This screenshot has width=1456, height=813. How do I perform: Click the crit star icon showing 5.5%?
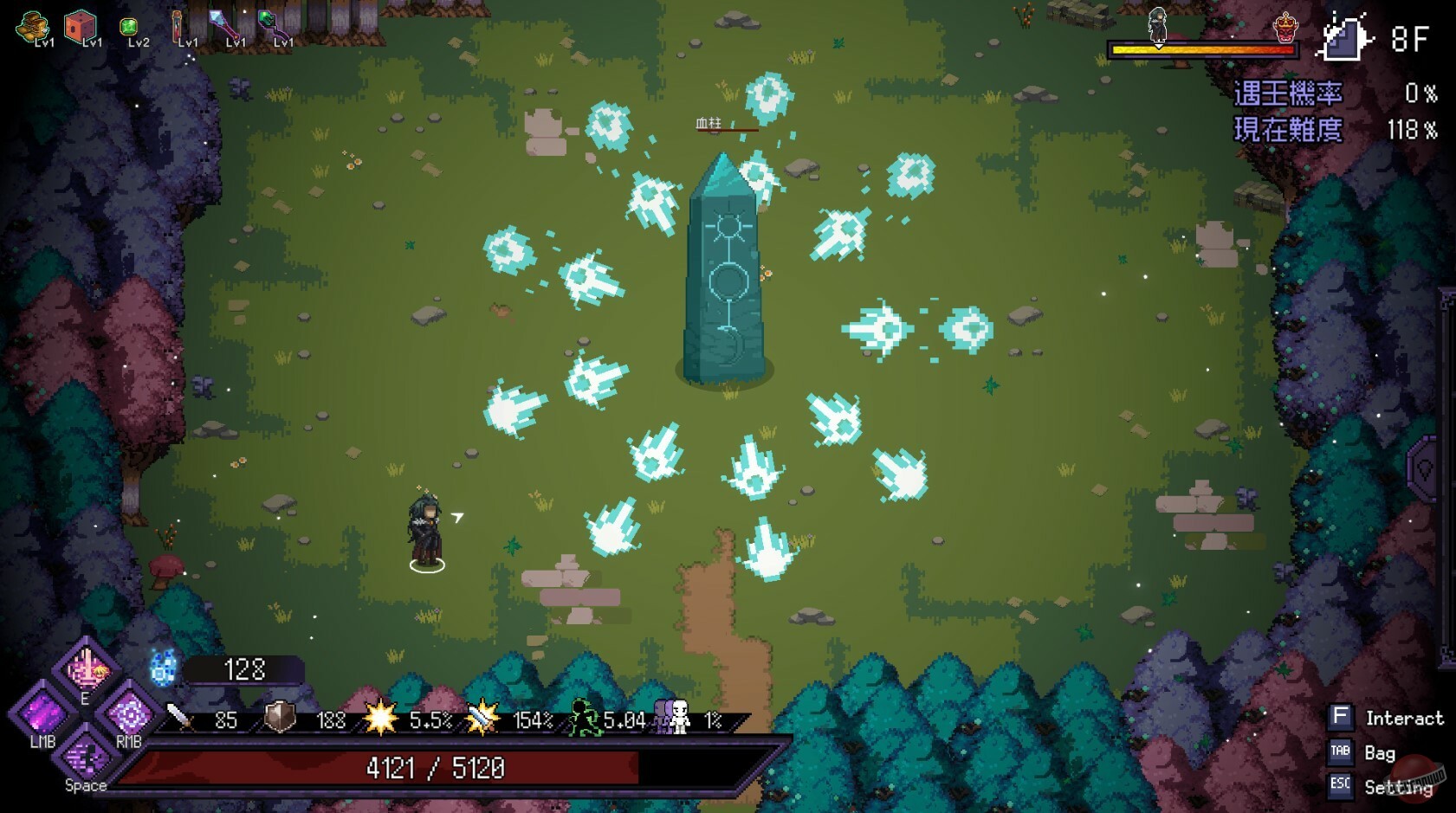click(381, 718)
